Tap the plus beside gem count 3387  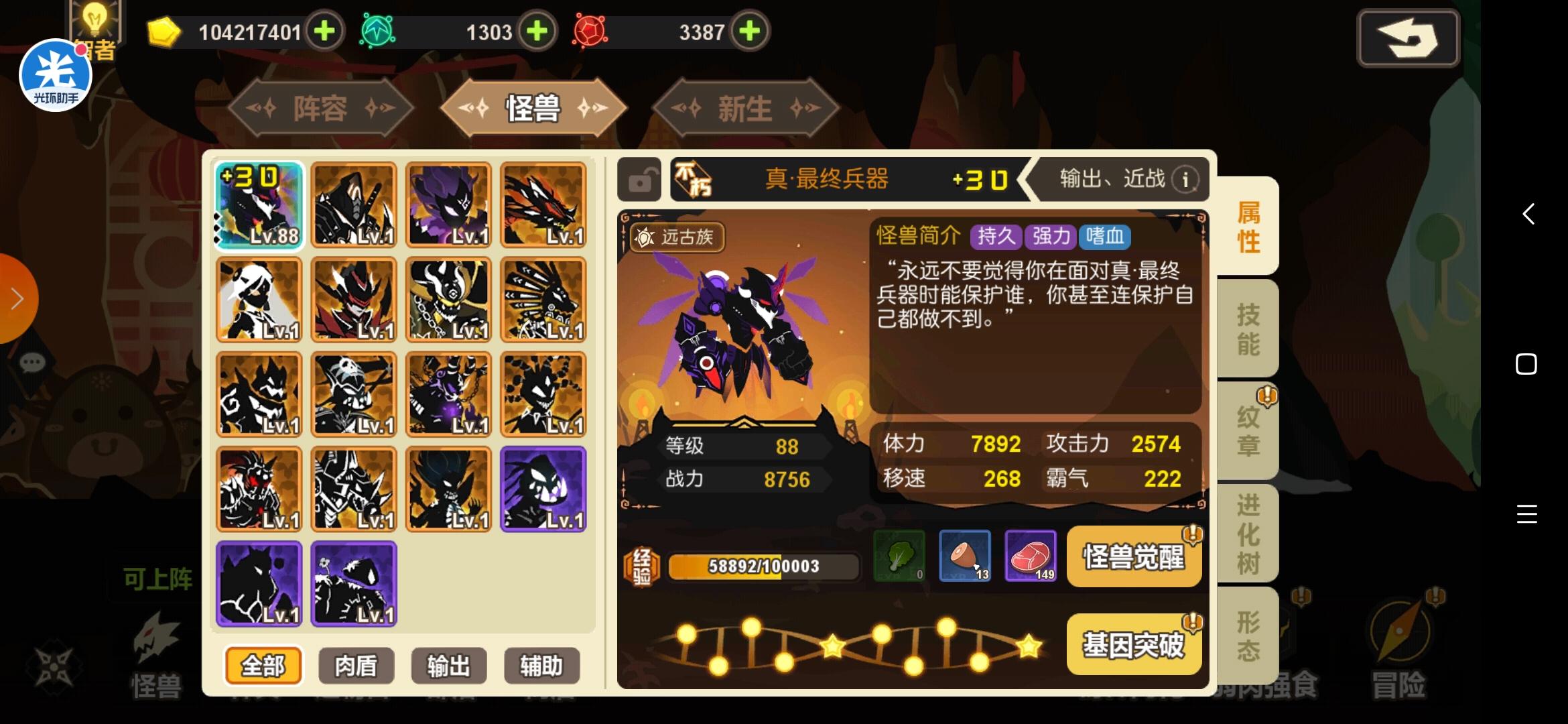pos(750,30)
